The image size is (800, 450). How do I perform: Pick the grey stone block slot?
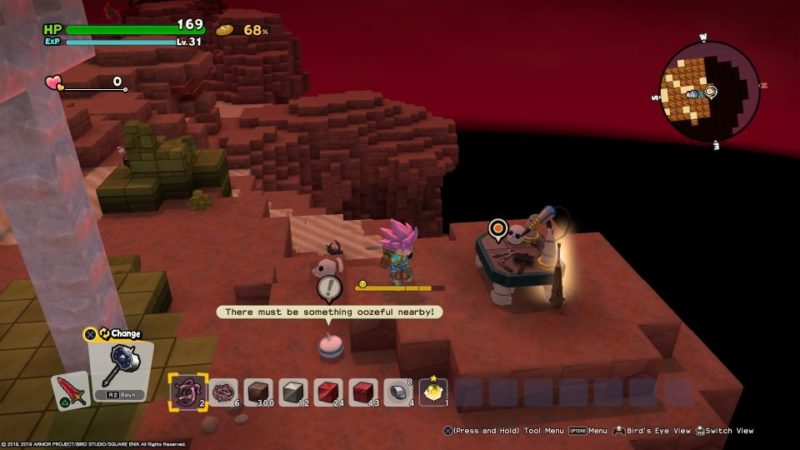coord(293,392)
